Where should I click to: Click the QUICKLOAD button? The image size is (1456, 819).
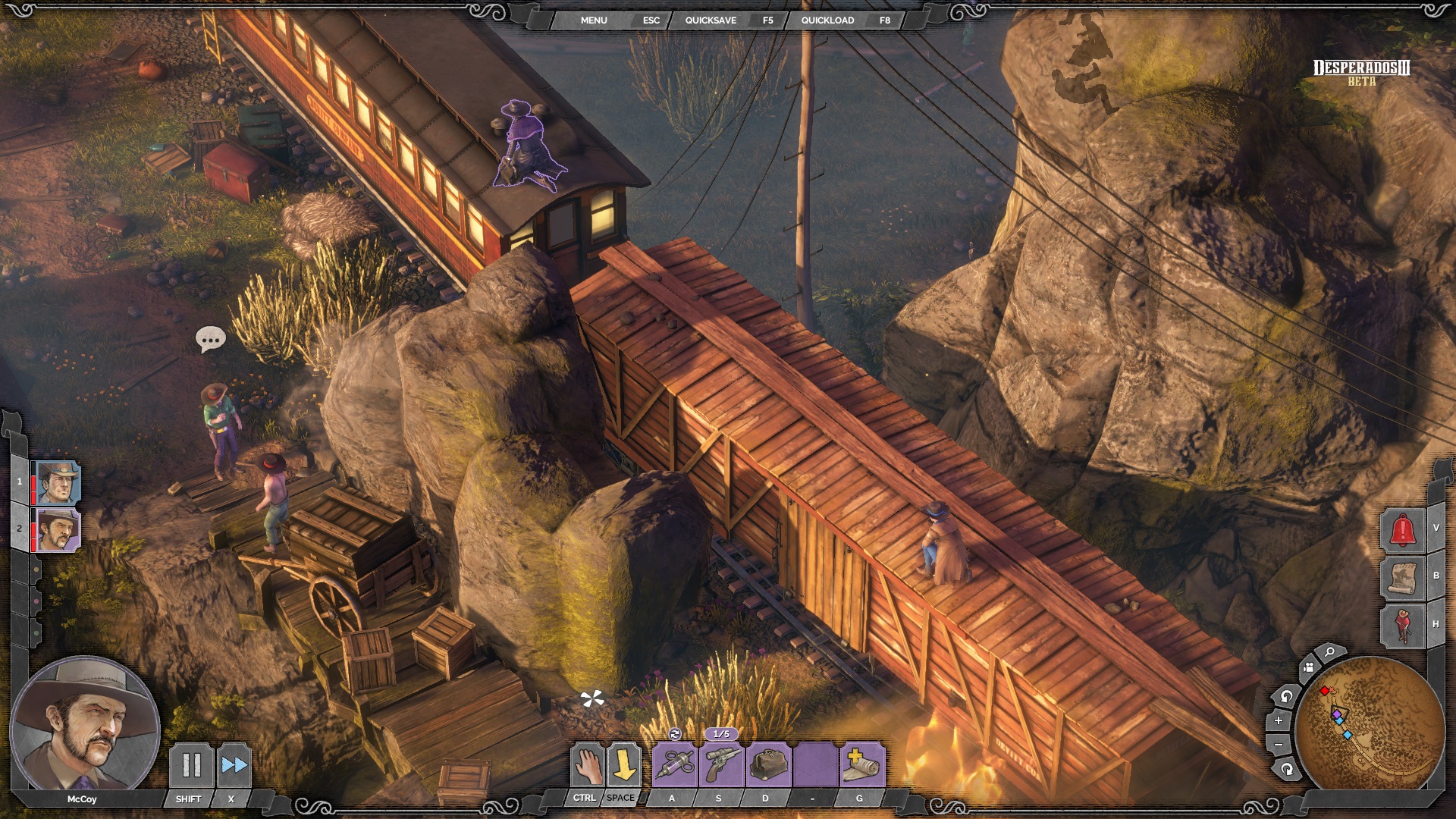827,20
